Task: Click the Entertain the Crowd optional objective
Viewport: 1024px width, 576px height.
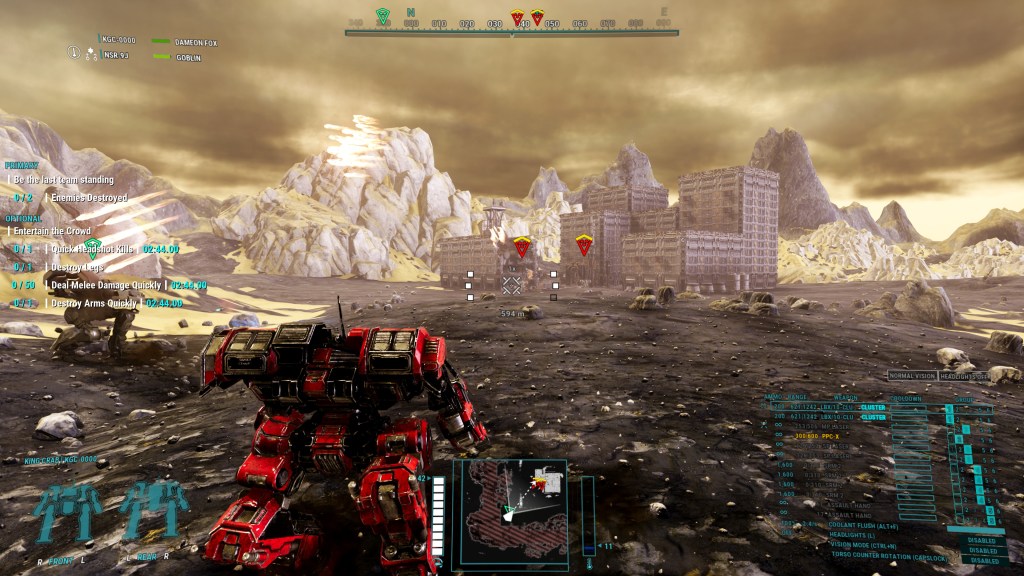Action: click(x=51, y=231)
